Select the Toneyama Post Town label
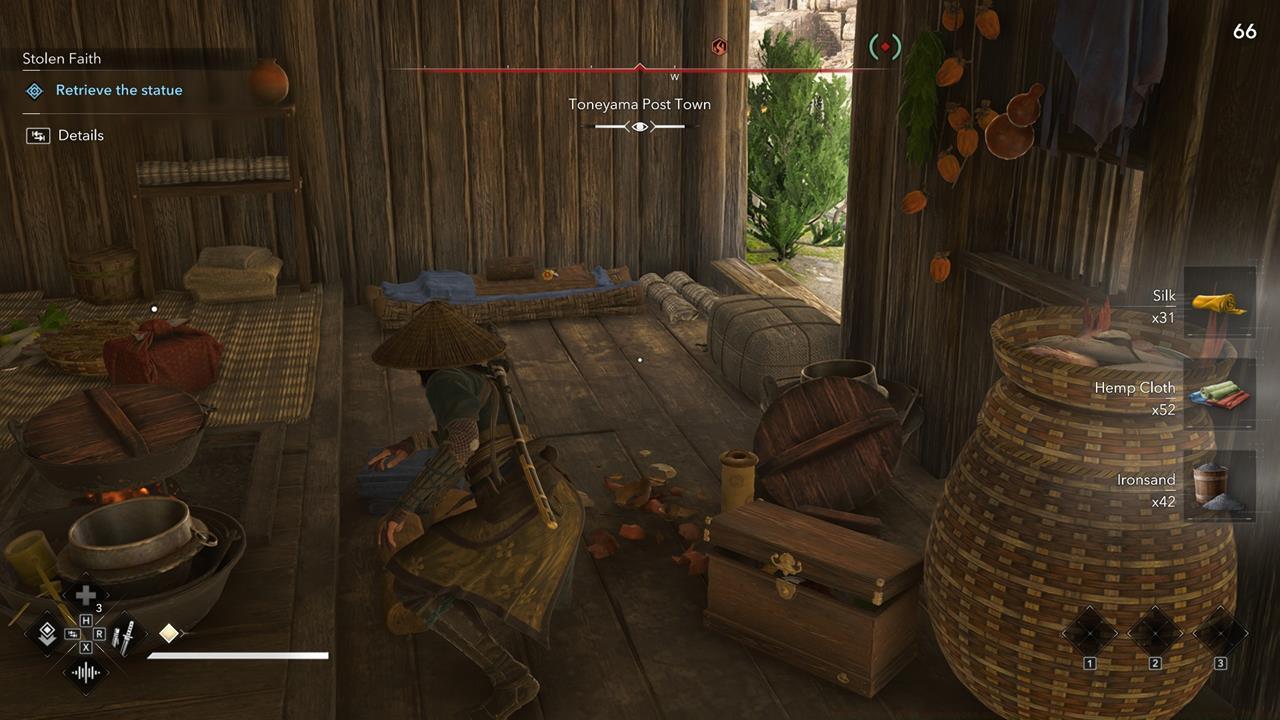Screen dimensions: 1280x720 click(640, 104)
